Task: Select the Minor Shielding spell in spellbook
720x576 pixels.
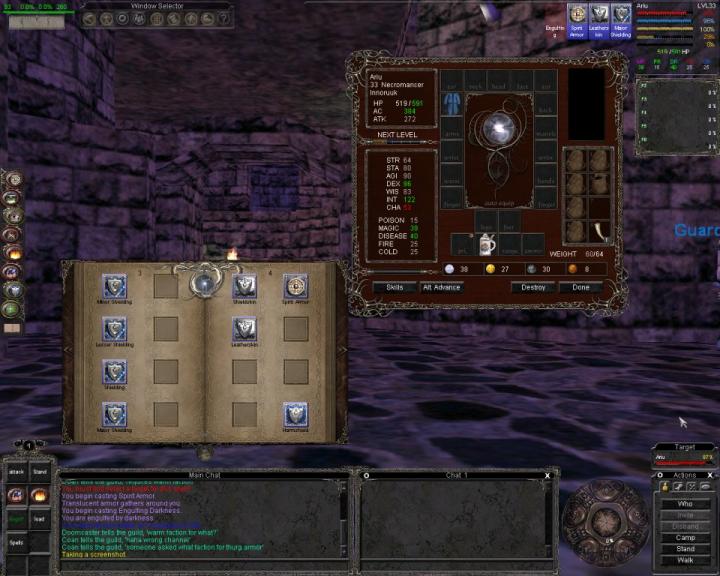Action: [115, 285]
